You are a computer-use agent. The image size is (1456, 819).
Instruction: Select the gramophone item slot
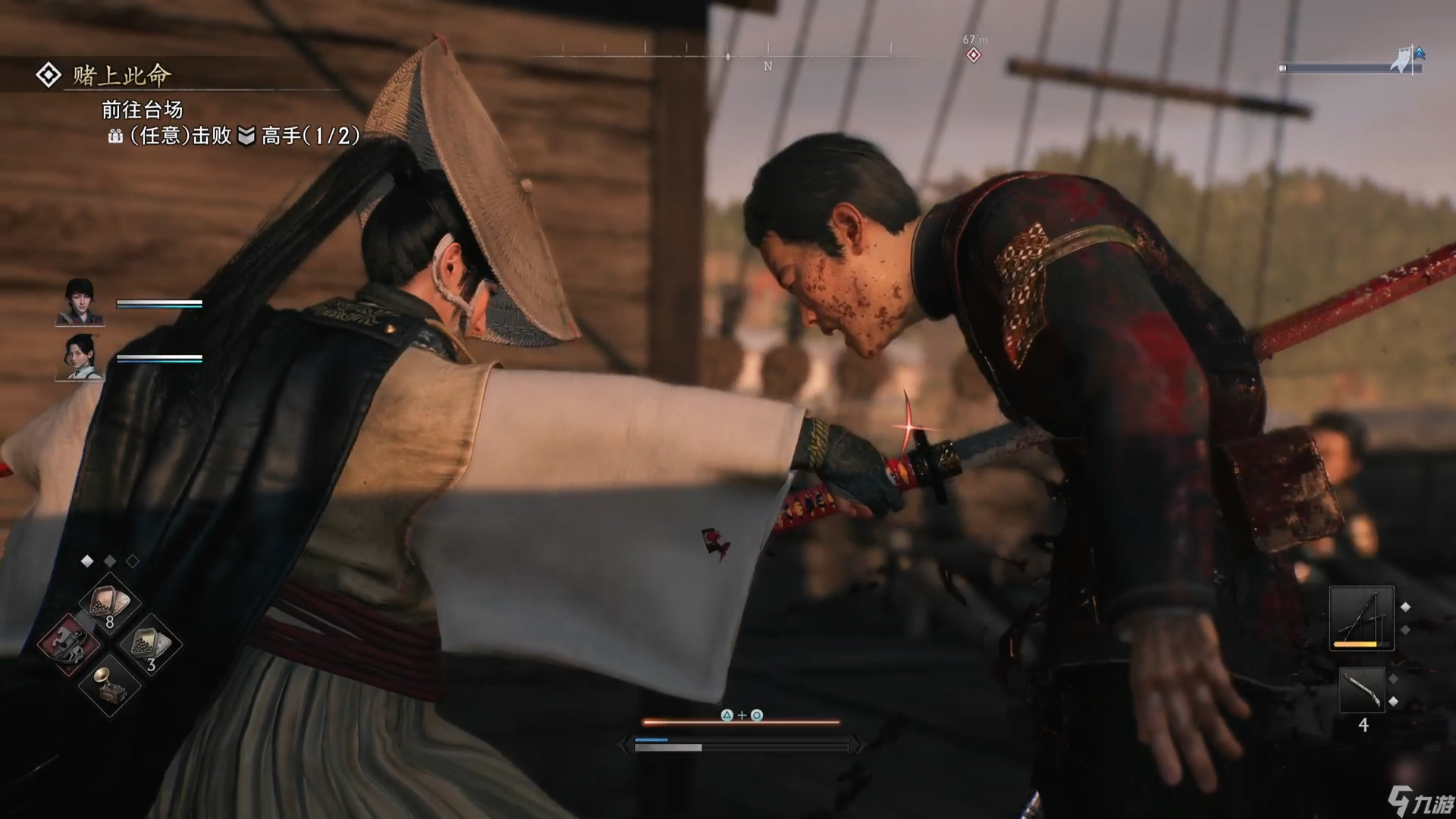pyautogui.click(x=110, y=685)
